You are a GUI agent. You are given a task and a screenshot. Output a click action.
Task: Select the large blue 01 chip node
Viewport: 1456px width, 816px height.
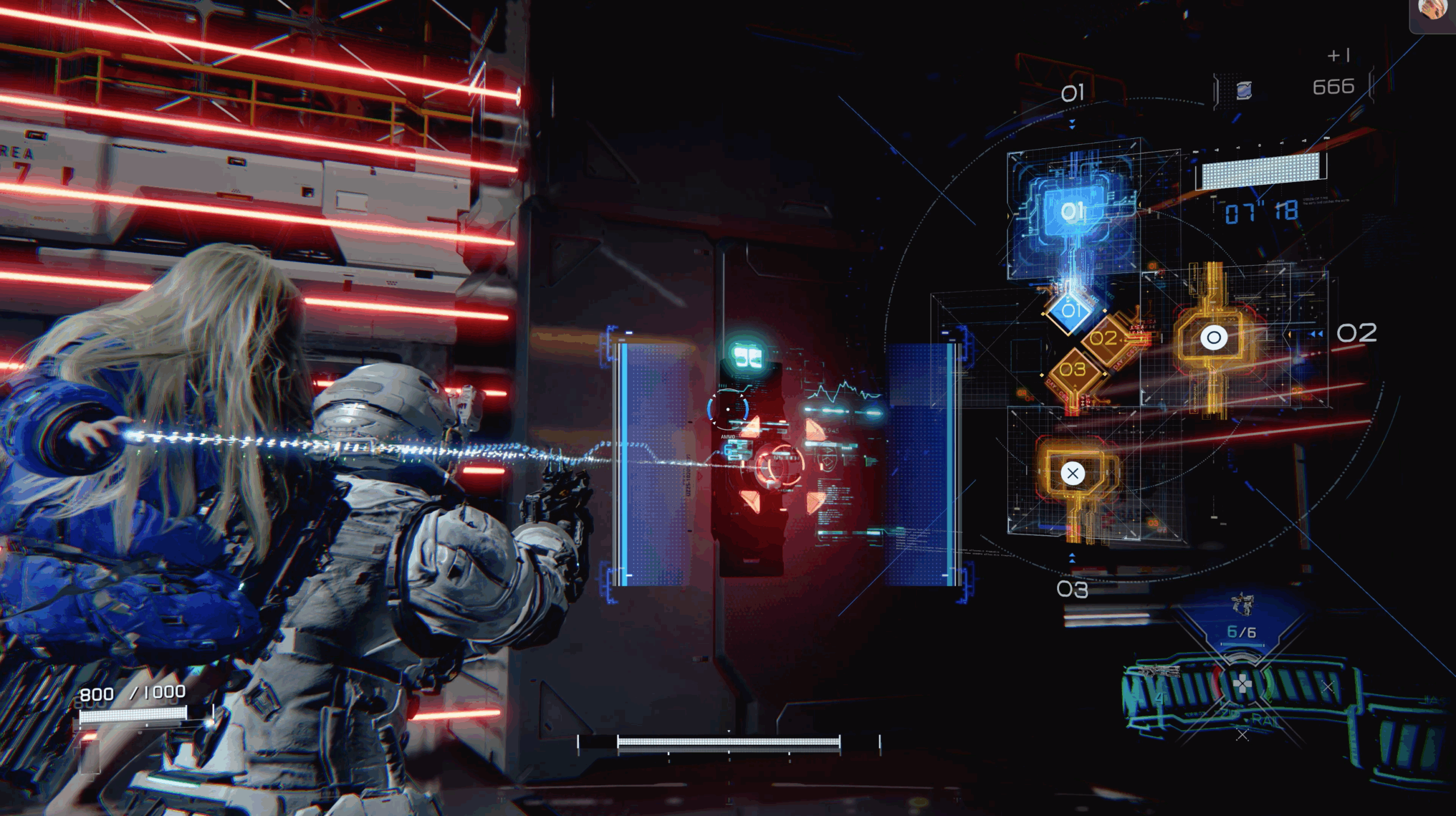pos(1072,212)
